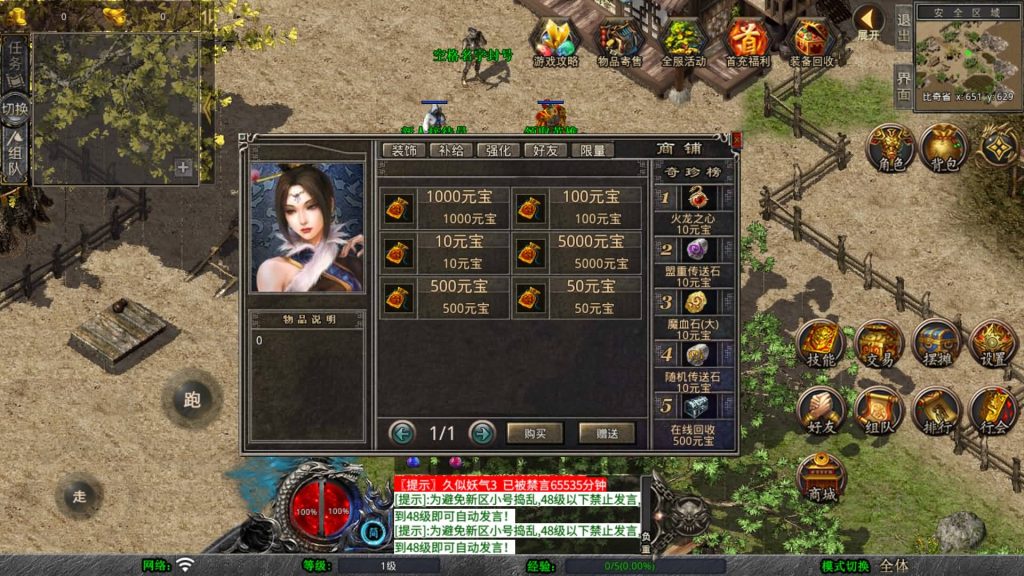The image size is (1024, 576).
Task: Open 首充福利 first-recharge rewards
Action: 747,42
